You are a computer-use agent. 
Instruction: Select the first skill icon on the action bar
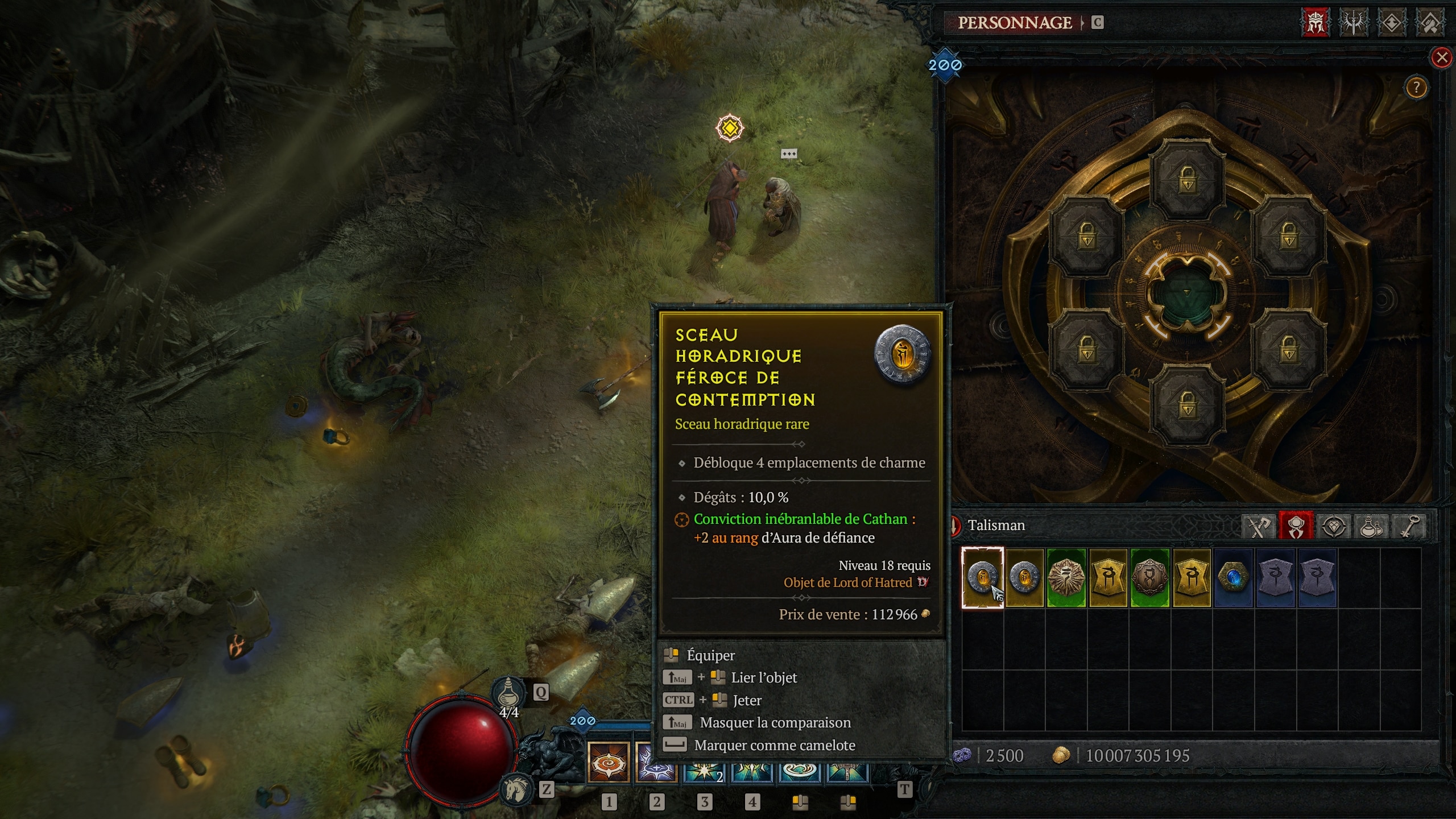(607, 767)
